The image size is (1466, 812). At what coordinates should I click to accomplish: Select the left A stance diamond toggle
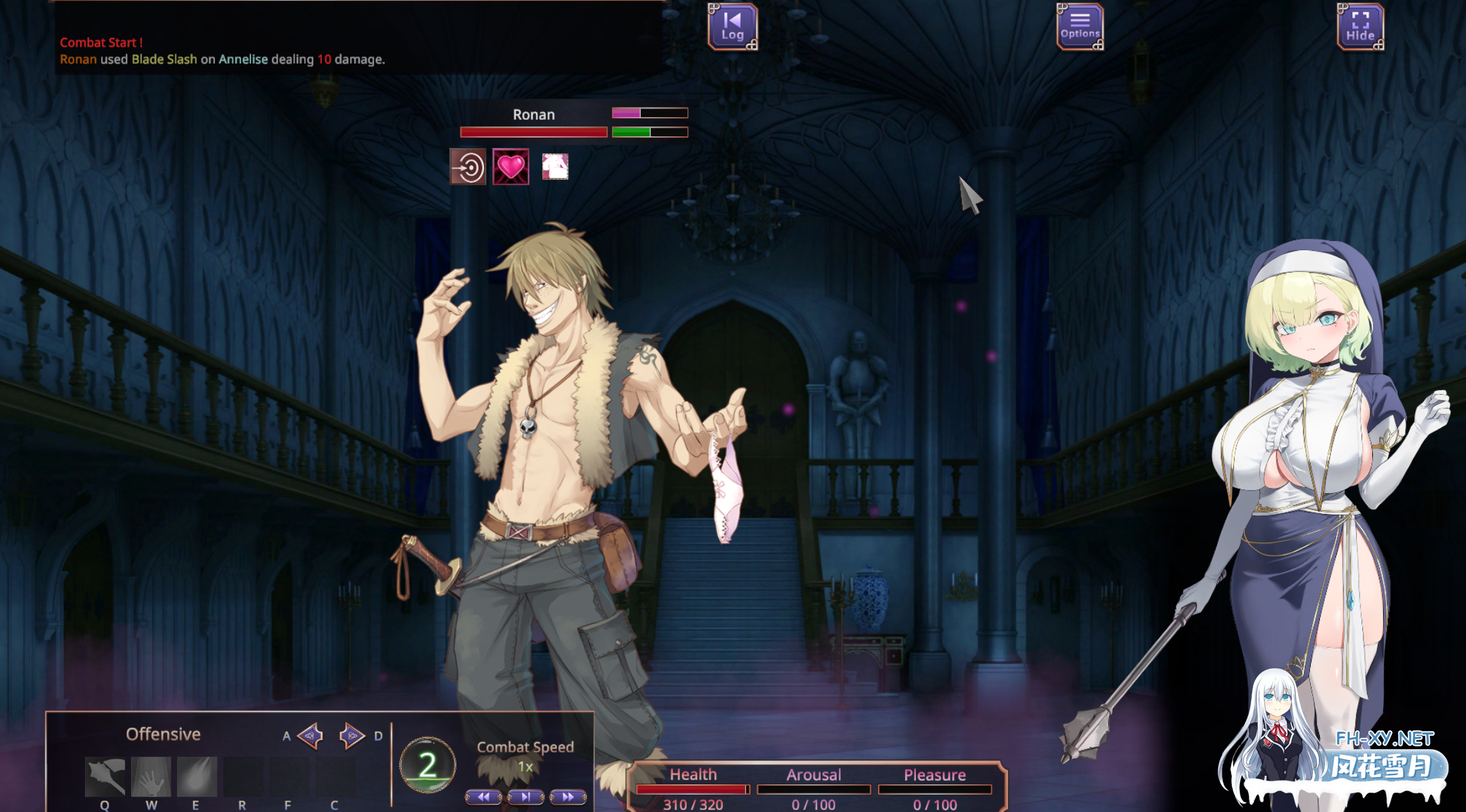coord(309,735)
